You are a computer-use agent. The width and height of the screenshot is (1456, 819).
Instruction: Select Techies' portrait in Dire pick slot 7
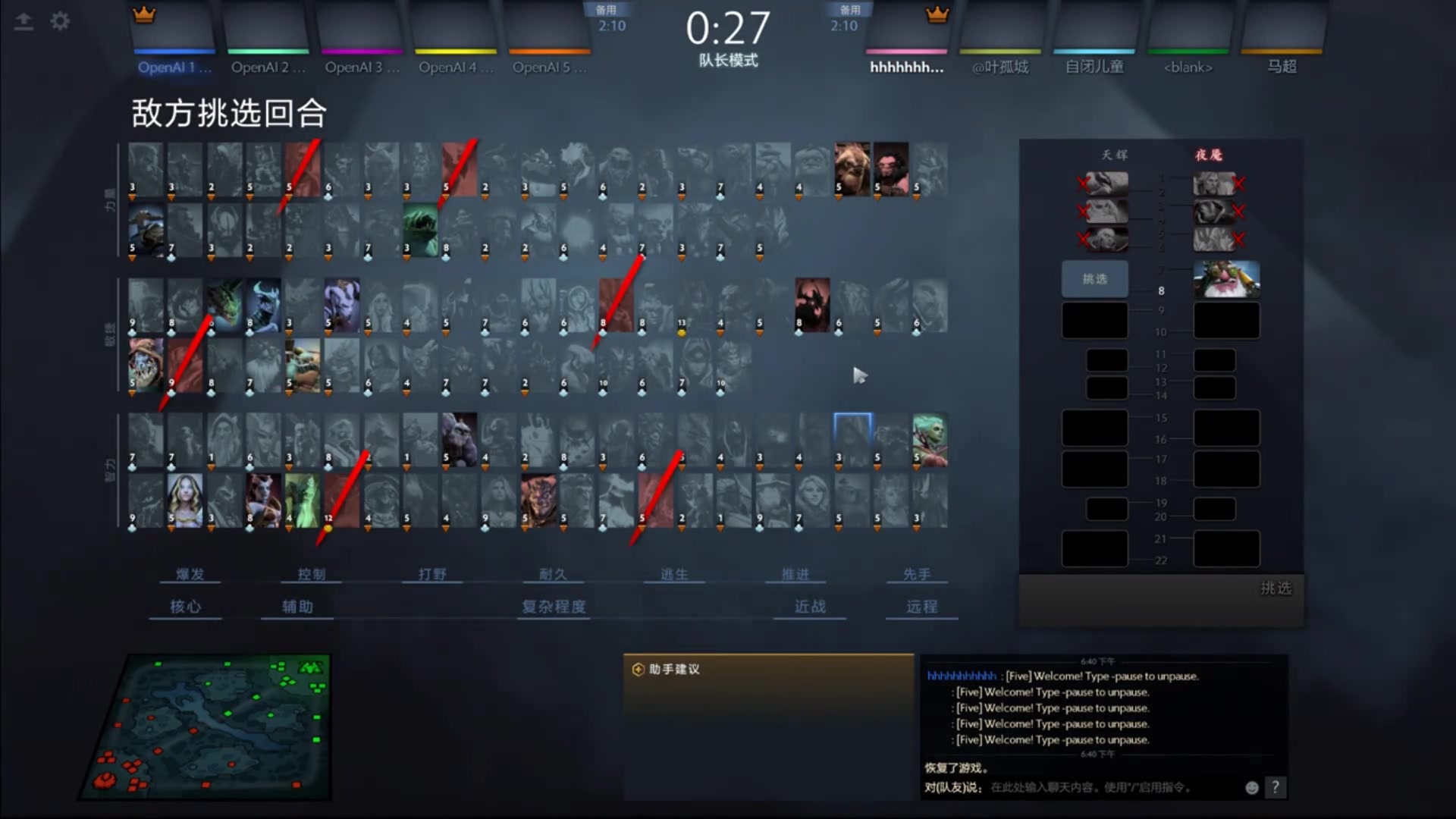[1226, 278]
